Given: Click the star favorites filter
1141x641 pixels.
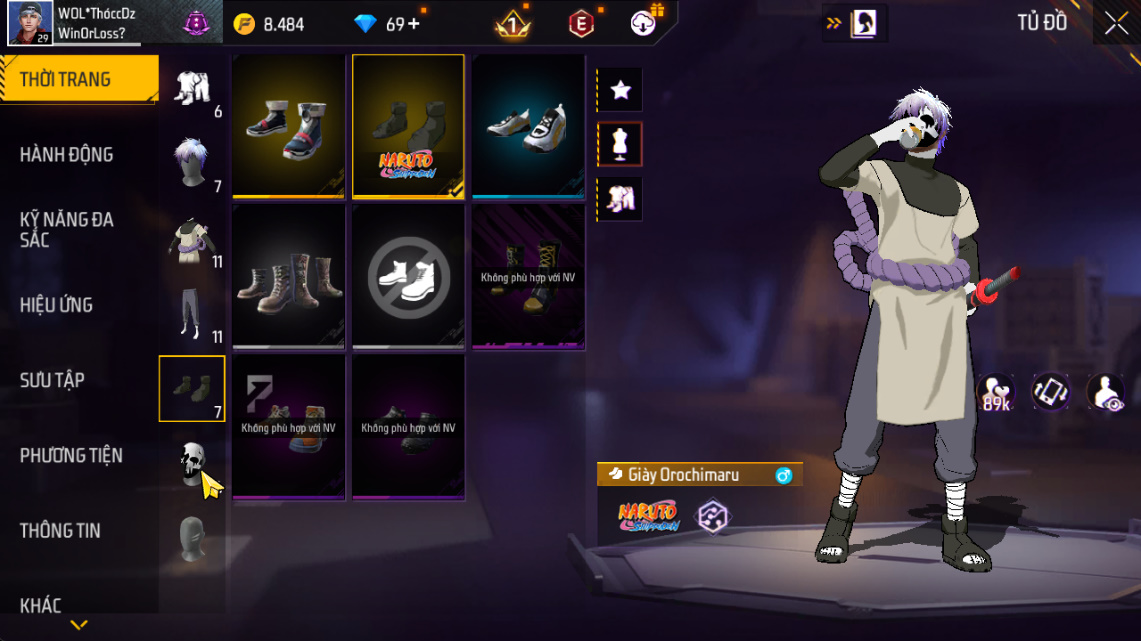Looking at the screenshot, I should (x=620, y=91).
